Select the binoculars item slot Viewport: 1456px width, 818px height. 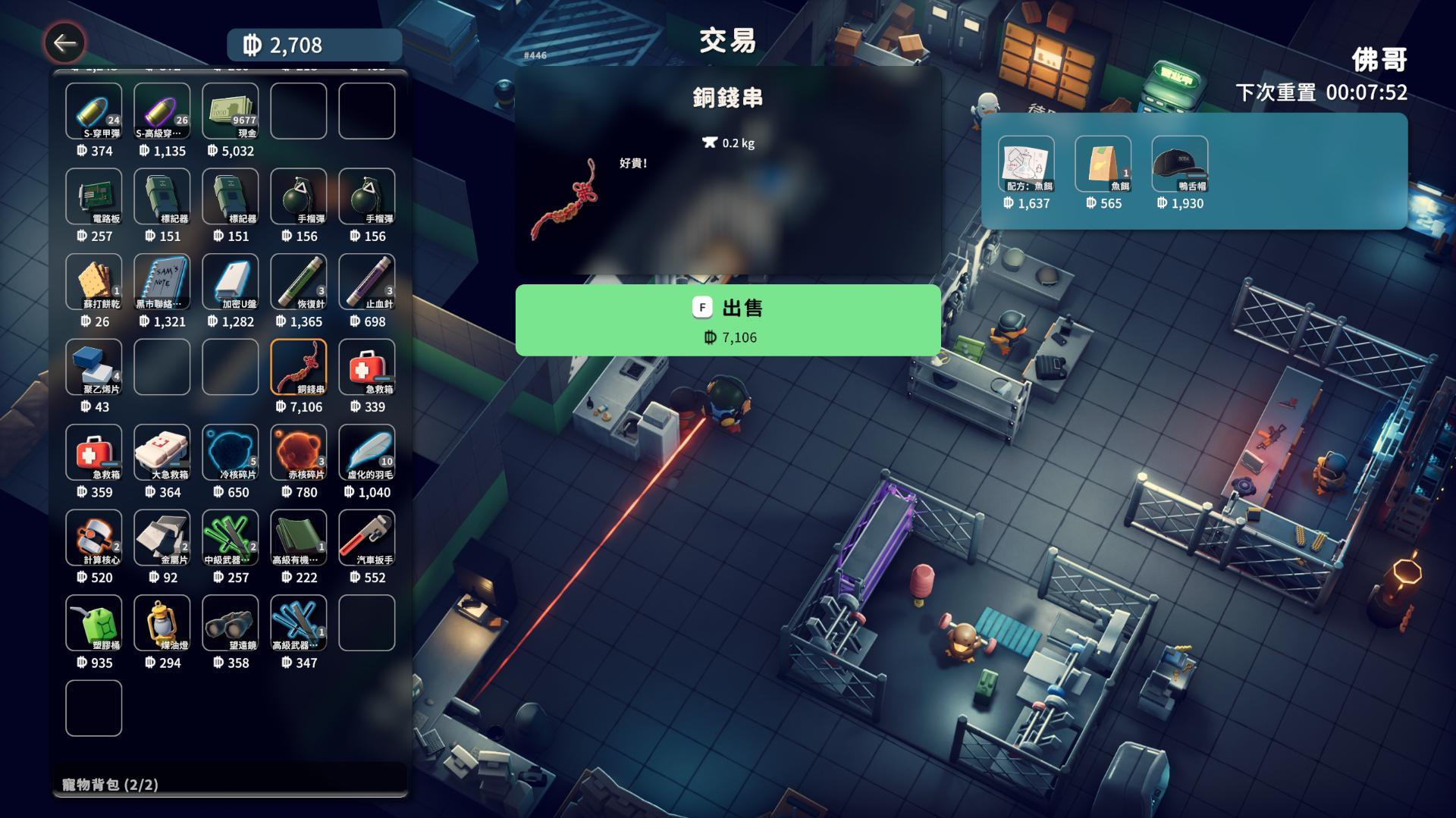coord(231,623)
